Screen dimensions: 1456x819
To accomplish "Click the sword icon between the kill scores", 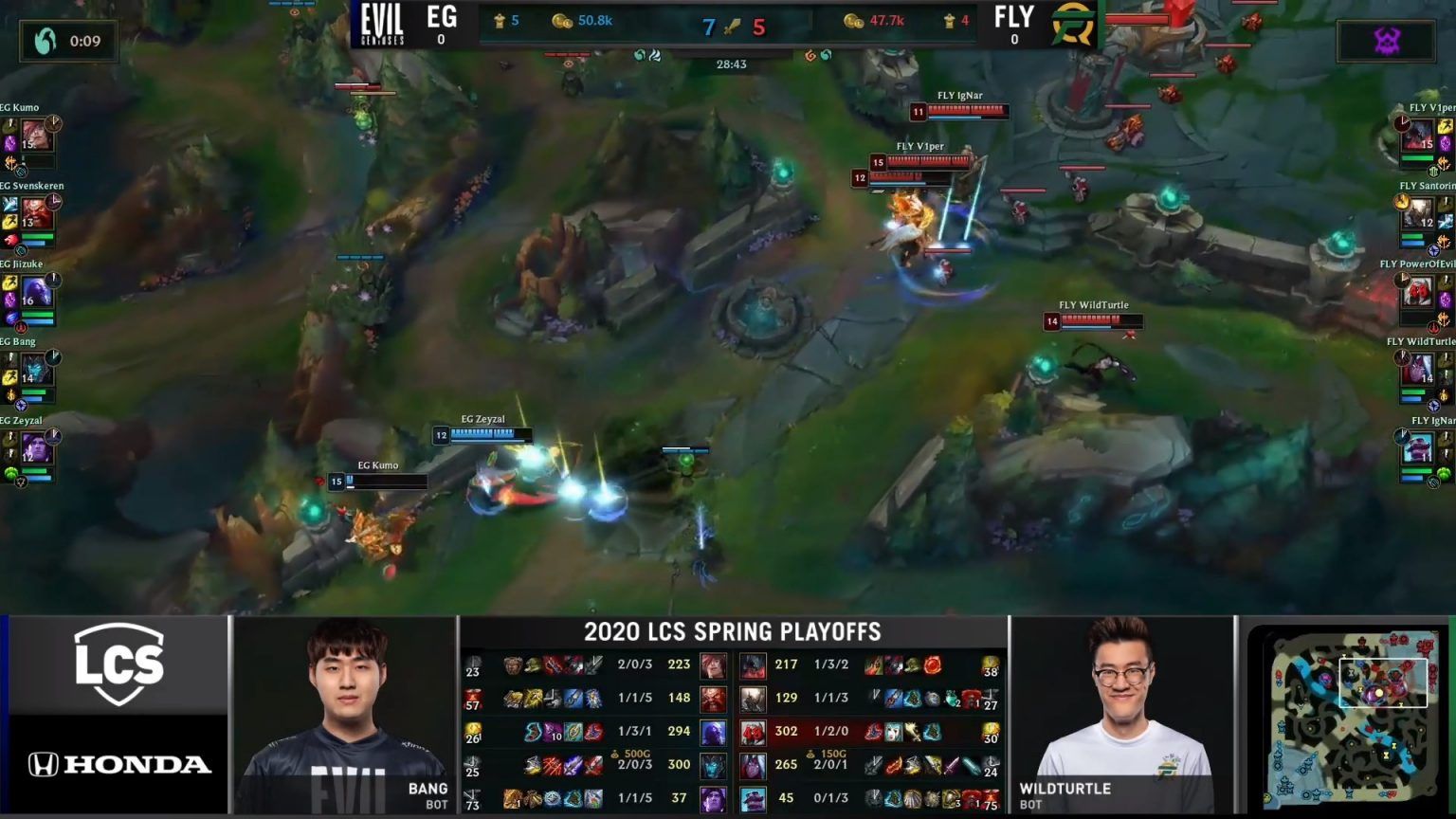I will (x=733, y=26).
